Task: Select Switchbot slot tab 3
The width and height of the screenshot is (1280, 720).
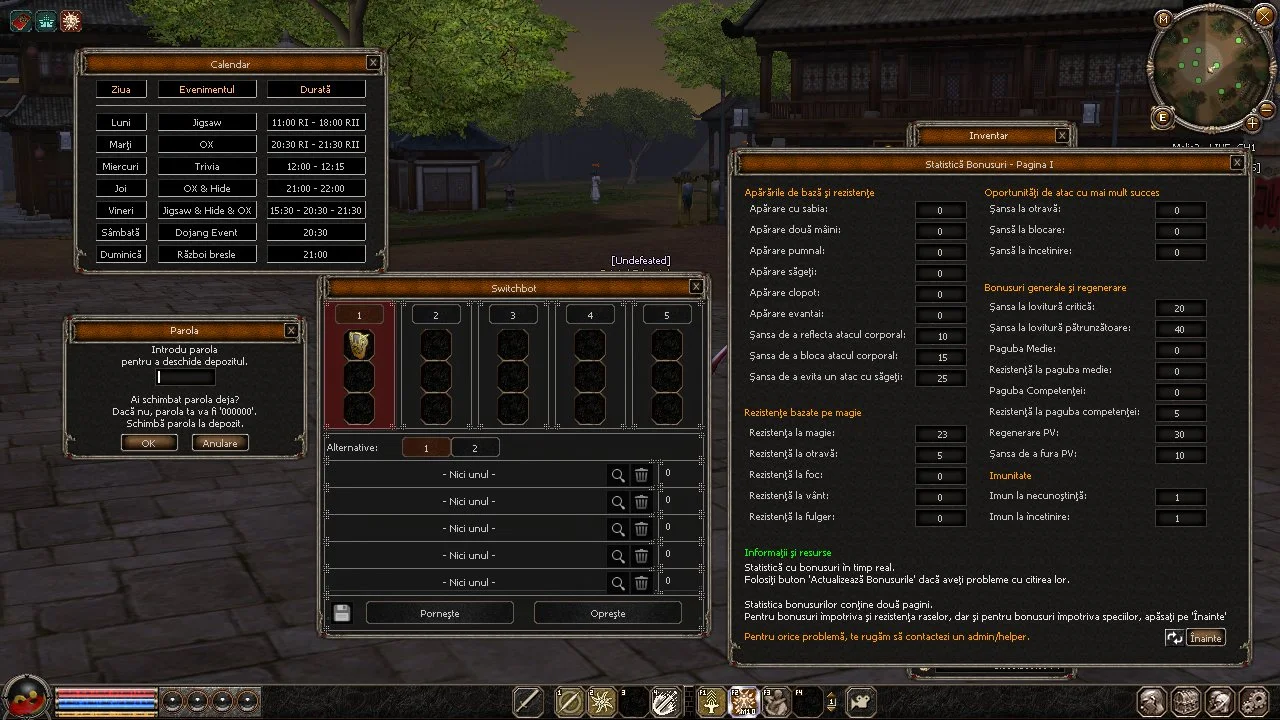Action: click(513, 315)
